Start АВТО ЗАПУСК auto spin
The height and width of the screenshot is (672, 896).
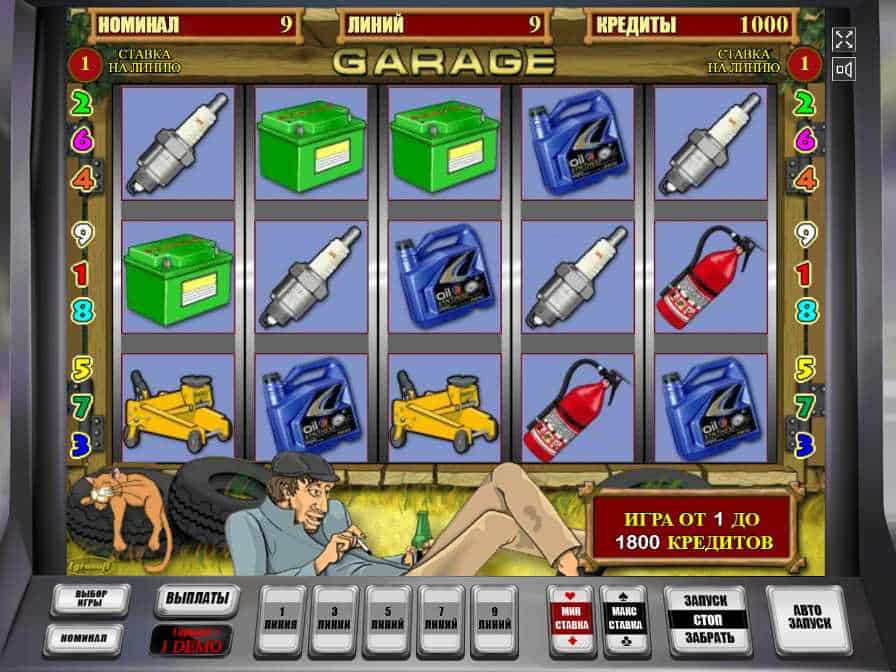pyautogui.click(x=807, y=620)
